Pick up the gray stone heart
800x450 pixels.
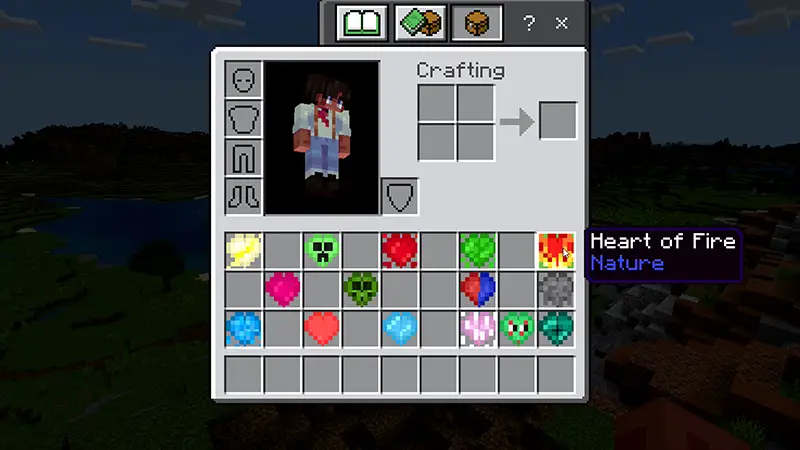point(555,289)
